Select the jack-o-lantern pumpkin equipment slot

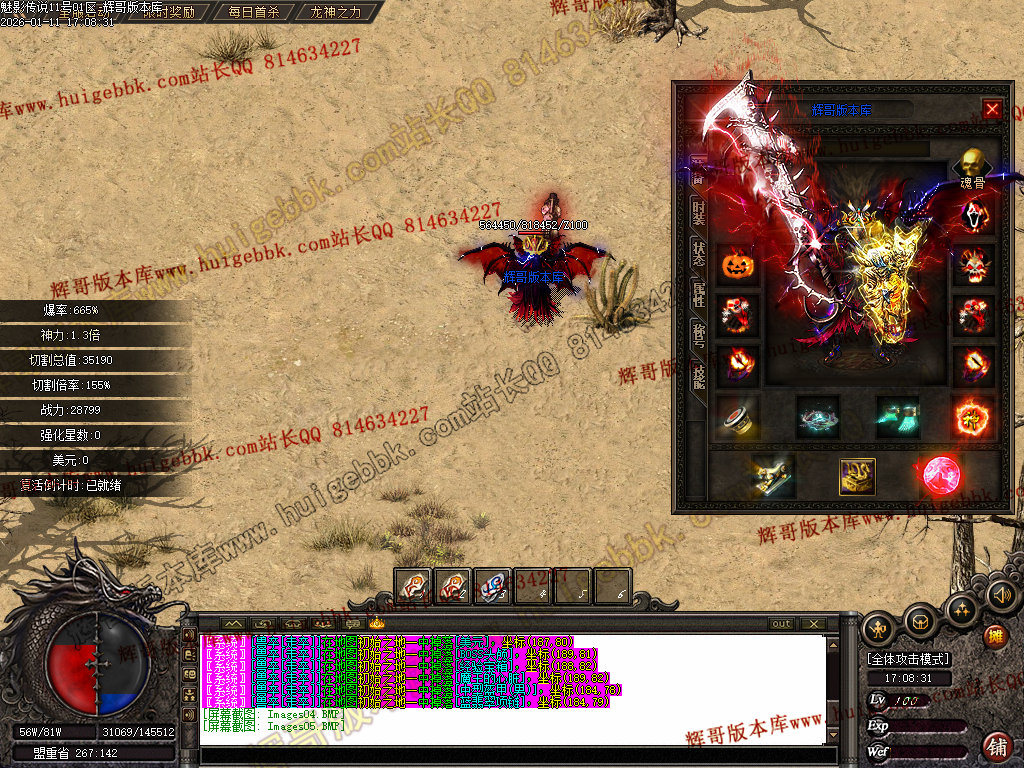point(736,265)
